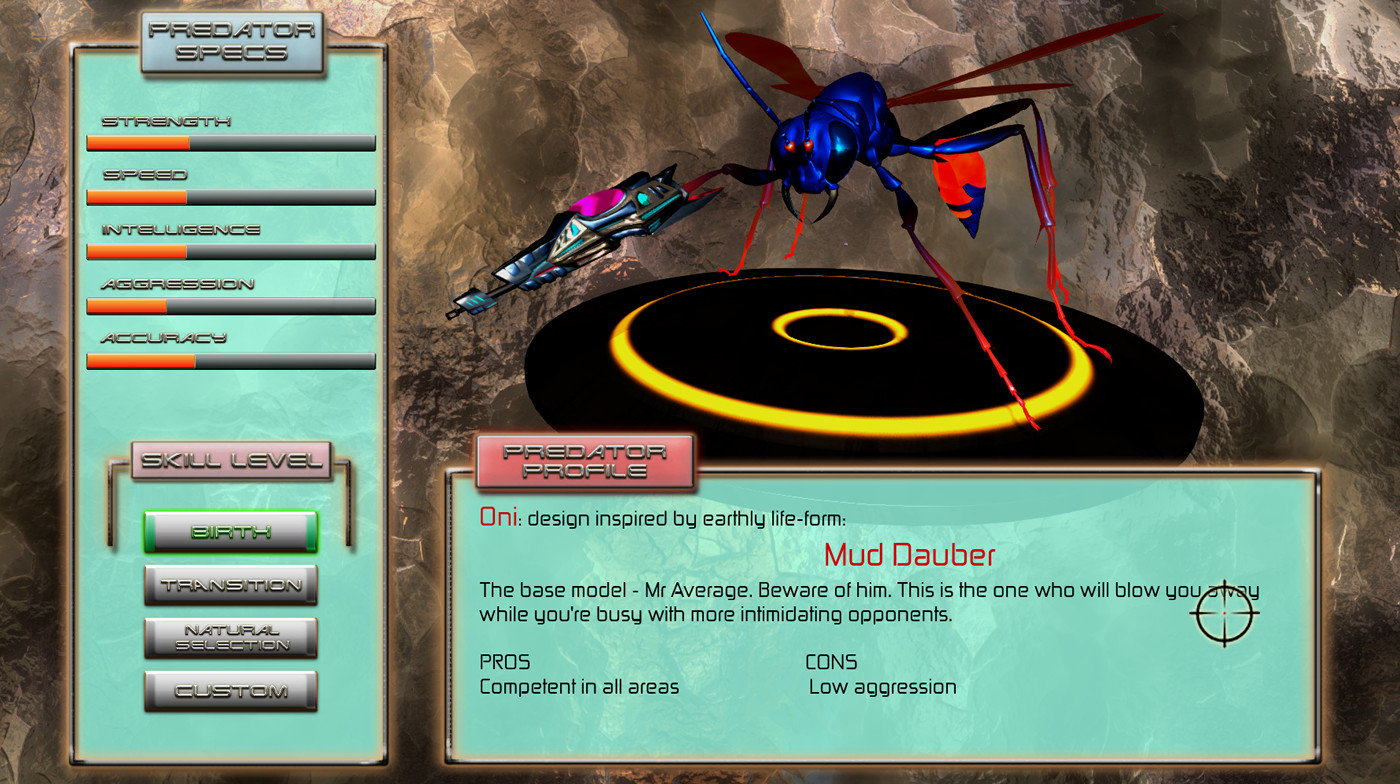Image resolution: width=1400 pixels, height=784 pixels.
Task: Adjust the Aggression stat bar
Action: 230,306
